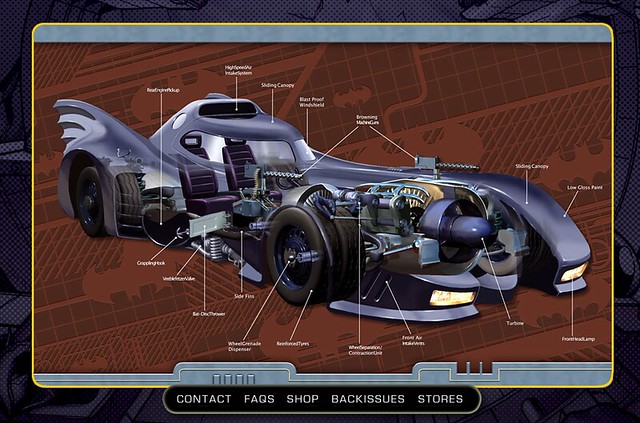Visit the Shop link
The image size is (640, 423).
click(303, 399)
